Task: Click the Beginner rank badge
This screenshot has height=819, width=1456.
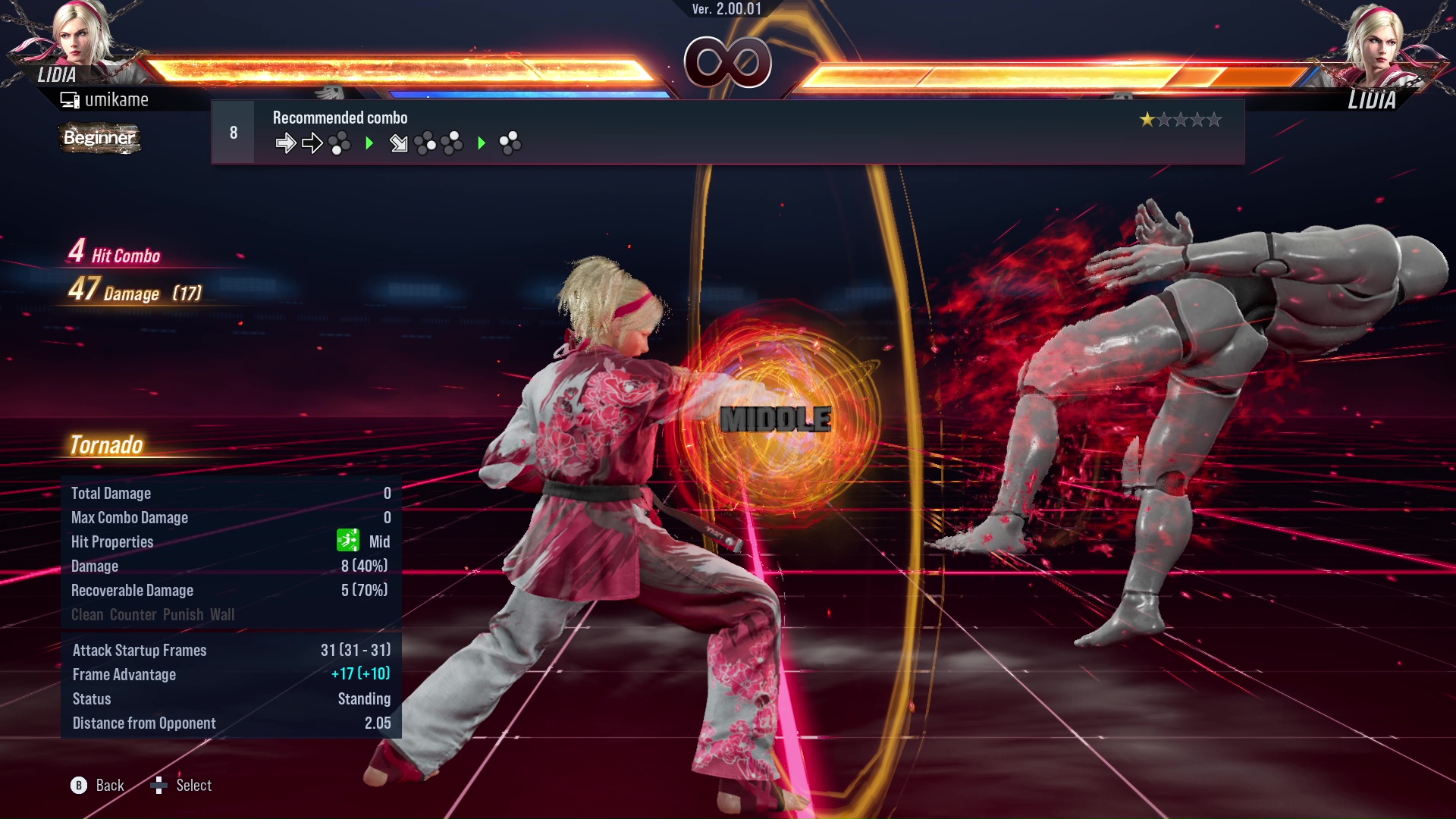Action: (99, 138)
